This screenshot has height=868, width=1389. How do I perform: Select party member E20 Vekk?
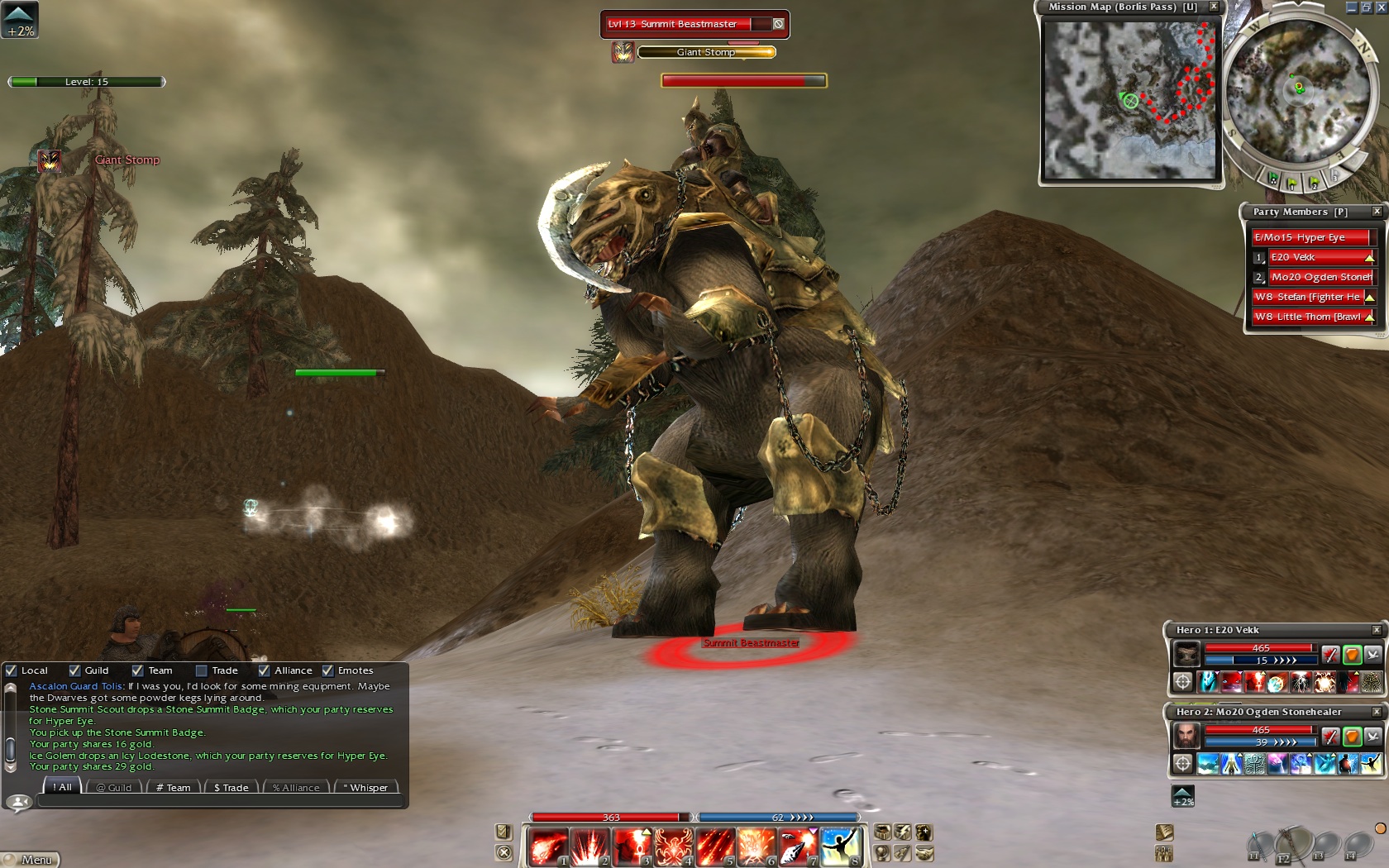[x=1320, y=257]
